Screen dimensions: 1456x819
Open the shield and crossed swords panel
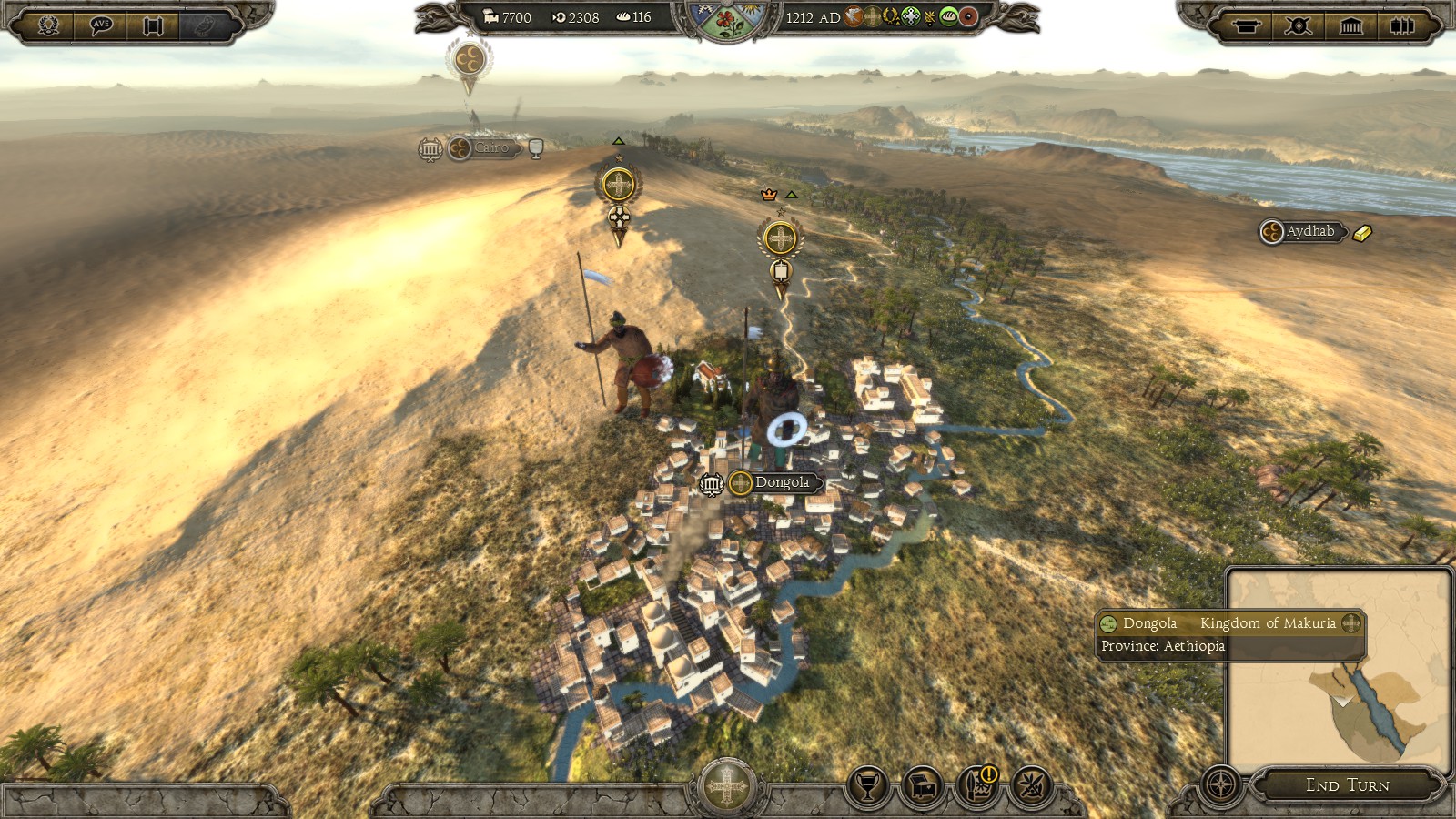(1299, 25)
